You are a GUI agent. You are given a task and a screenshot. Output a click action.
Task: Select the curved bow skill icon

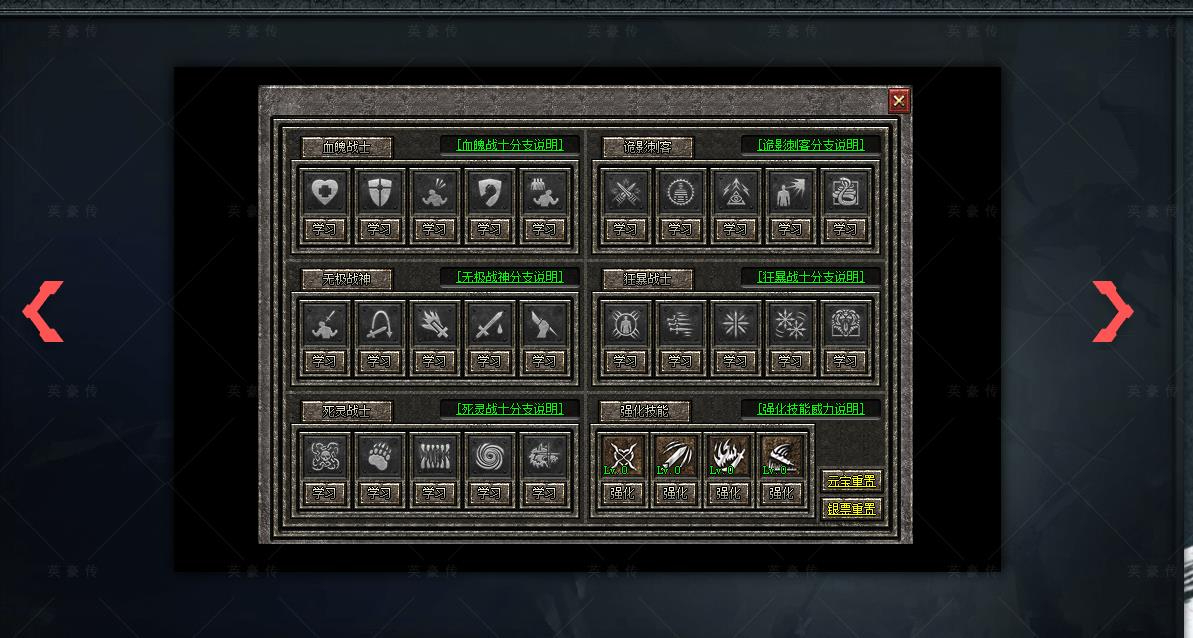coord(379,324)
